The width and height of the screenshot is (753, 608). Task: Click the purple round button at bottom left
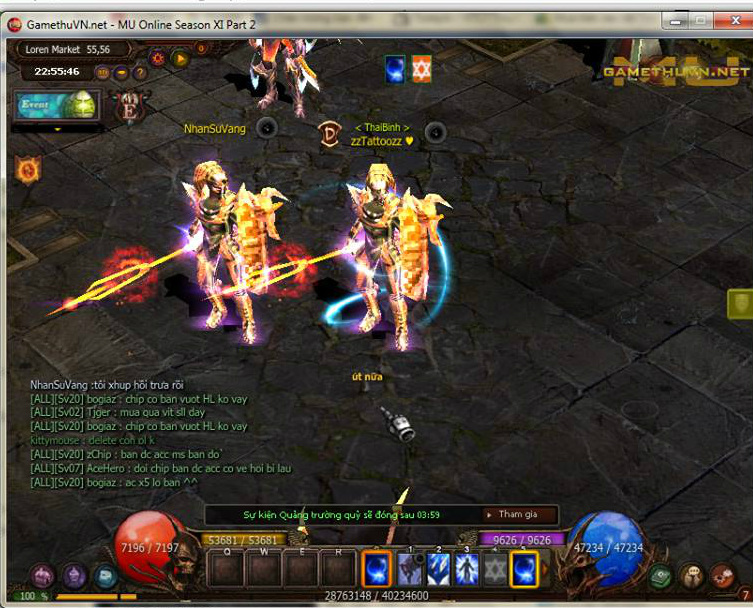[42, 576]
